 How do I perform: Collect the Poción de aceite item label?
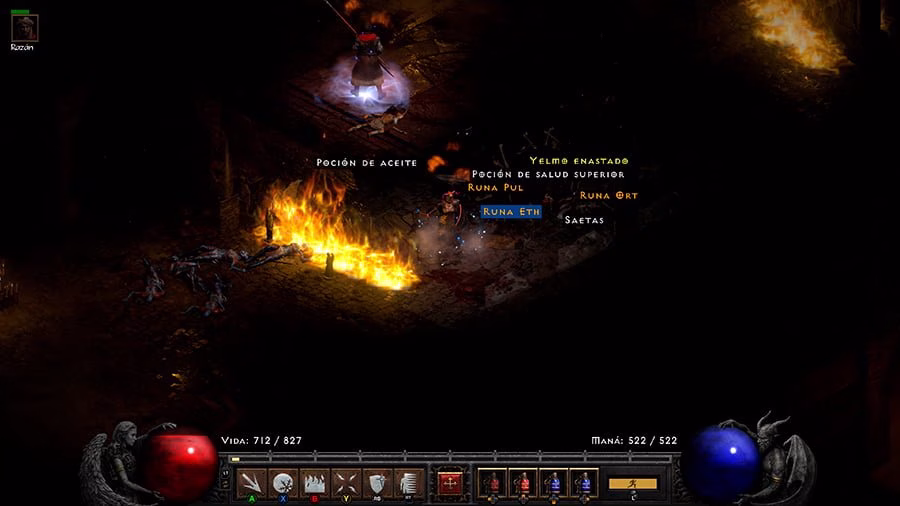pos(366,162)
